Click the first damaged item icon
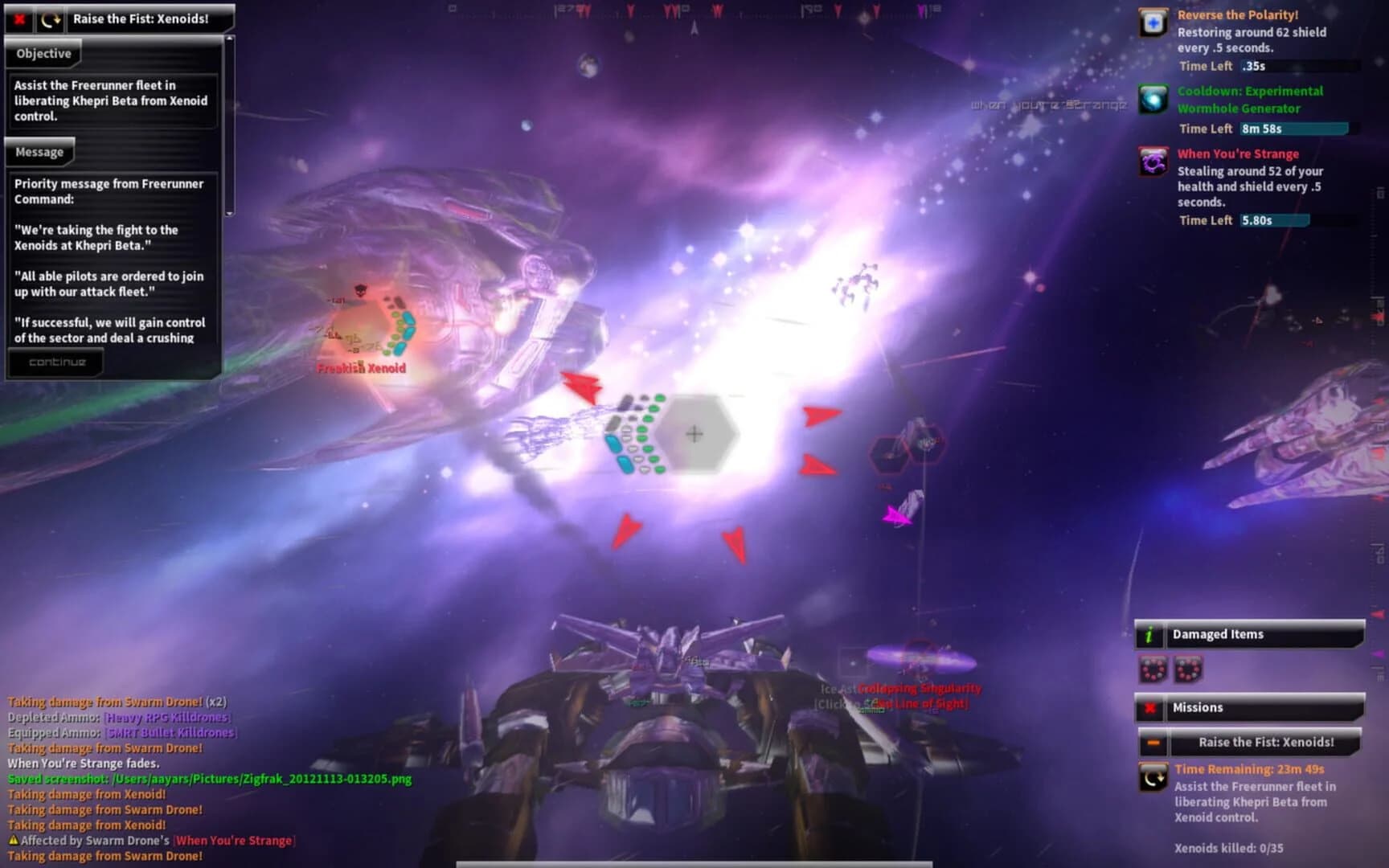1389x868 pixels. [1155, 669]
